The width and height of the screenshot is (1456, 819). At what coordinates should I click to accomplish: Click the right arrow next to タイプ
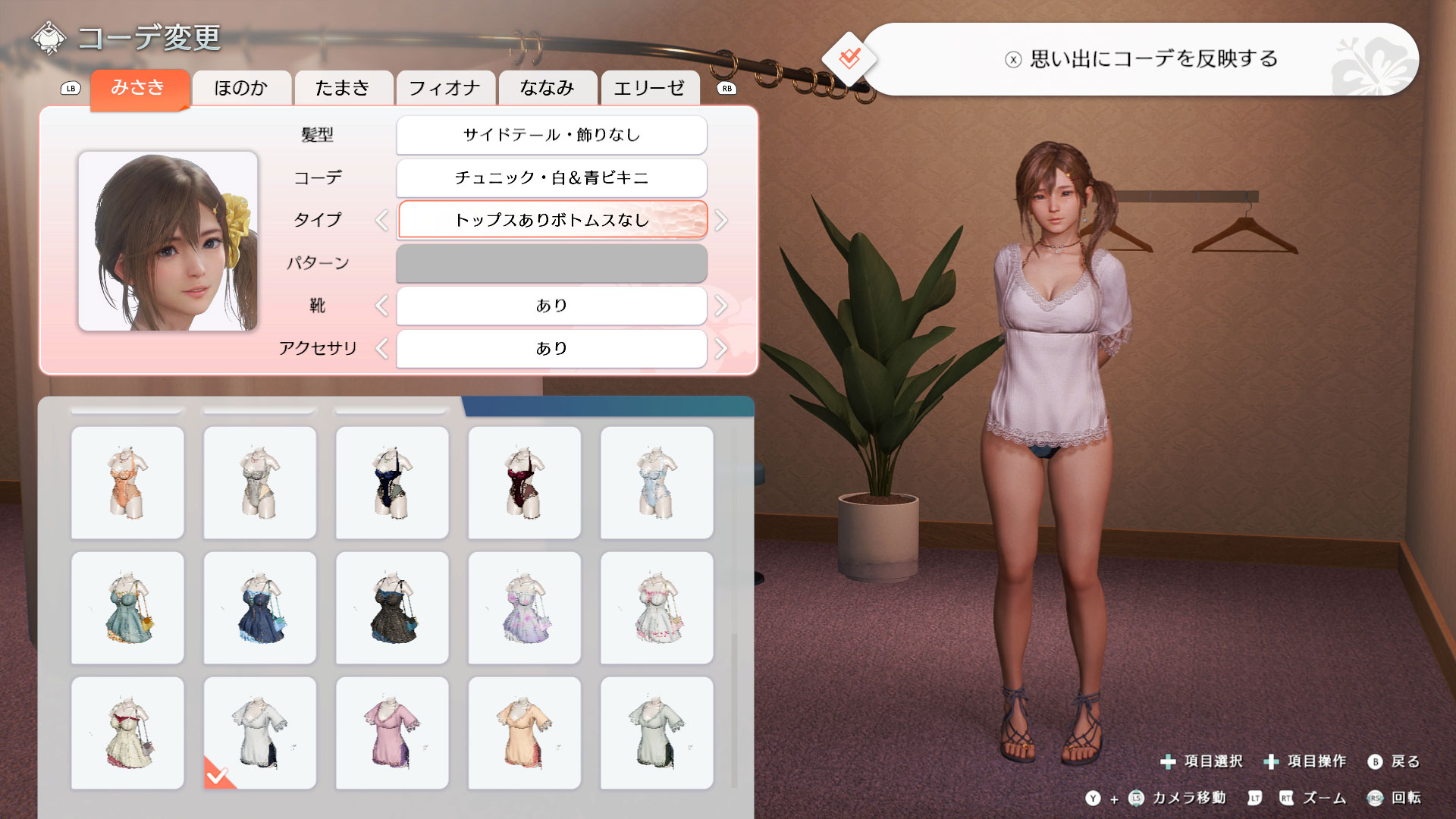[x=721, y=221]
